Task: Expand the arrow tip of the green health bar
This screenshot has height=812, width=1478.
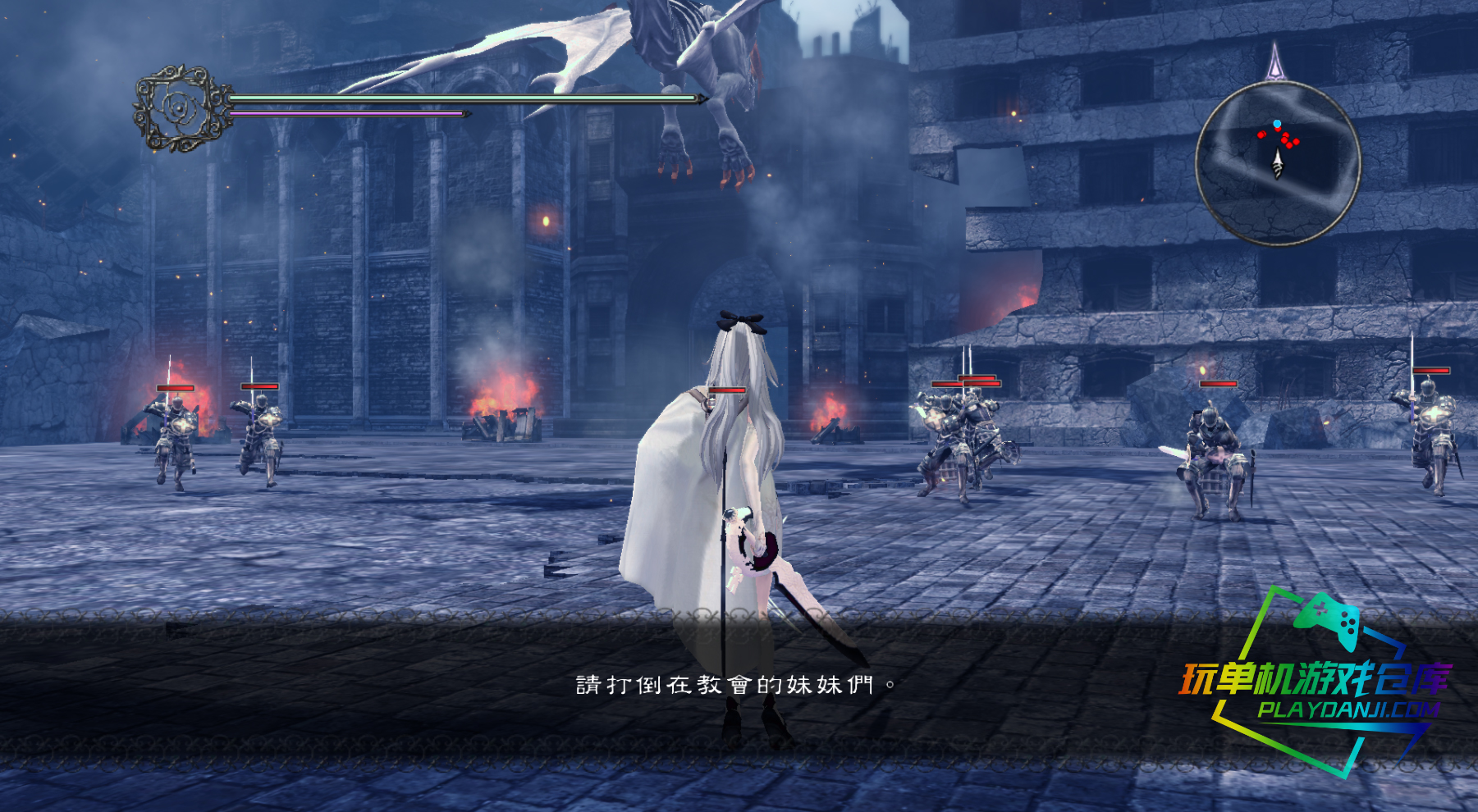Action: pos(700,98)
